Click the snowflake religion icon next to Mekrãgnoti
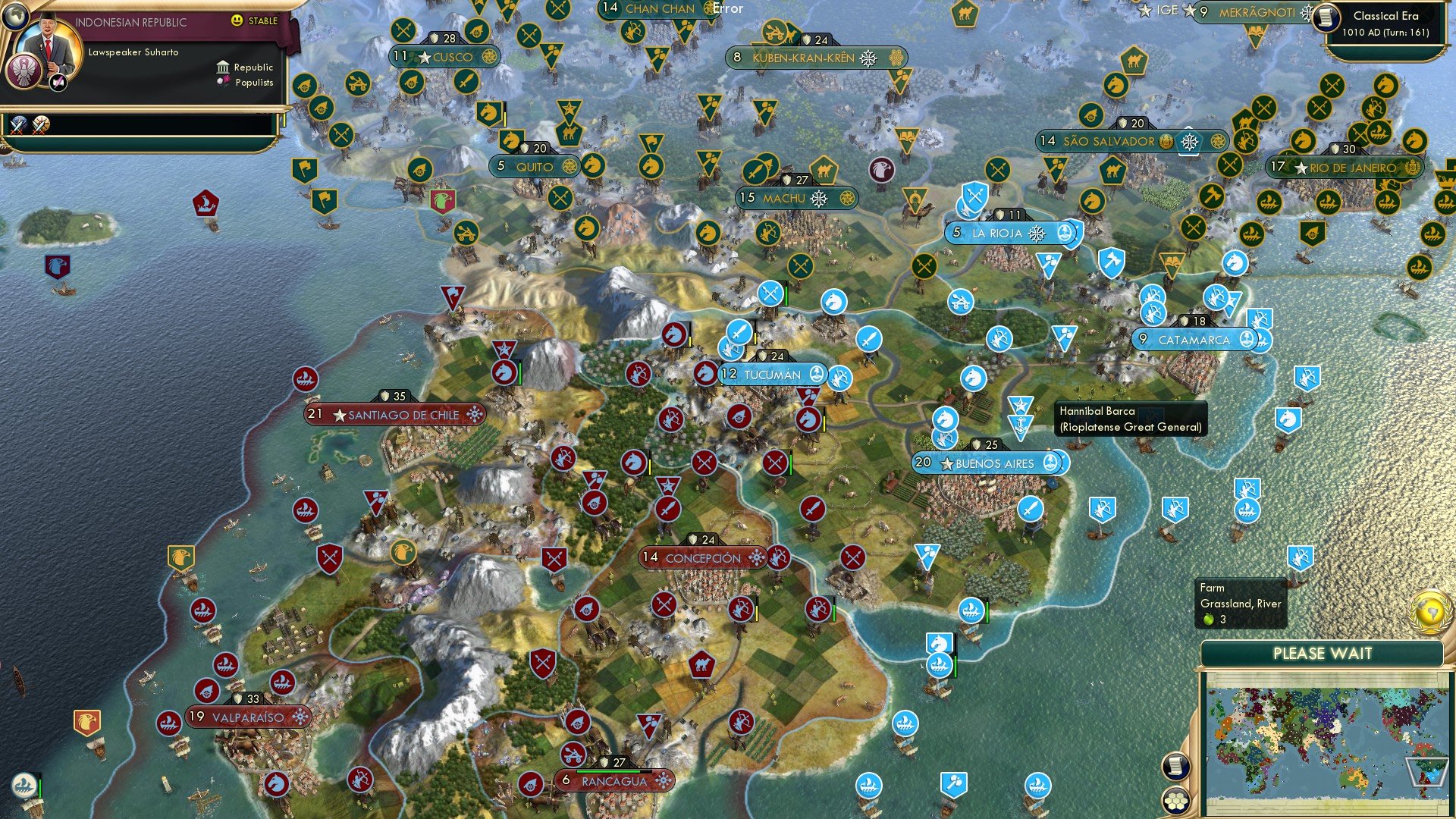This screenshot has width=1456, height=819. pyautogui.click(x=1307, y=13)
